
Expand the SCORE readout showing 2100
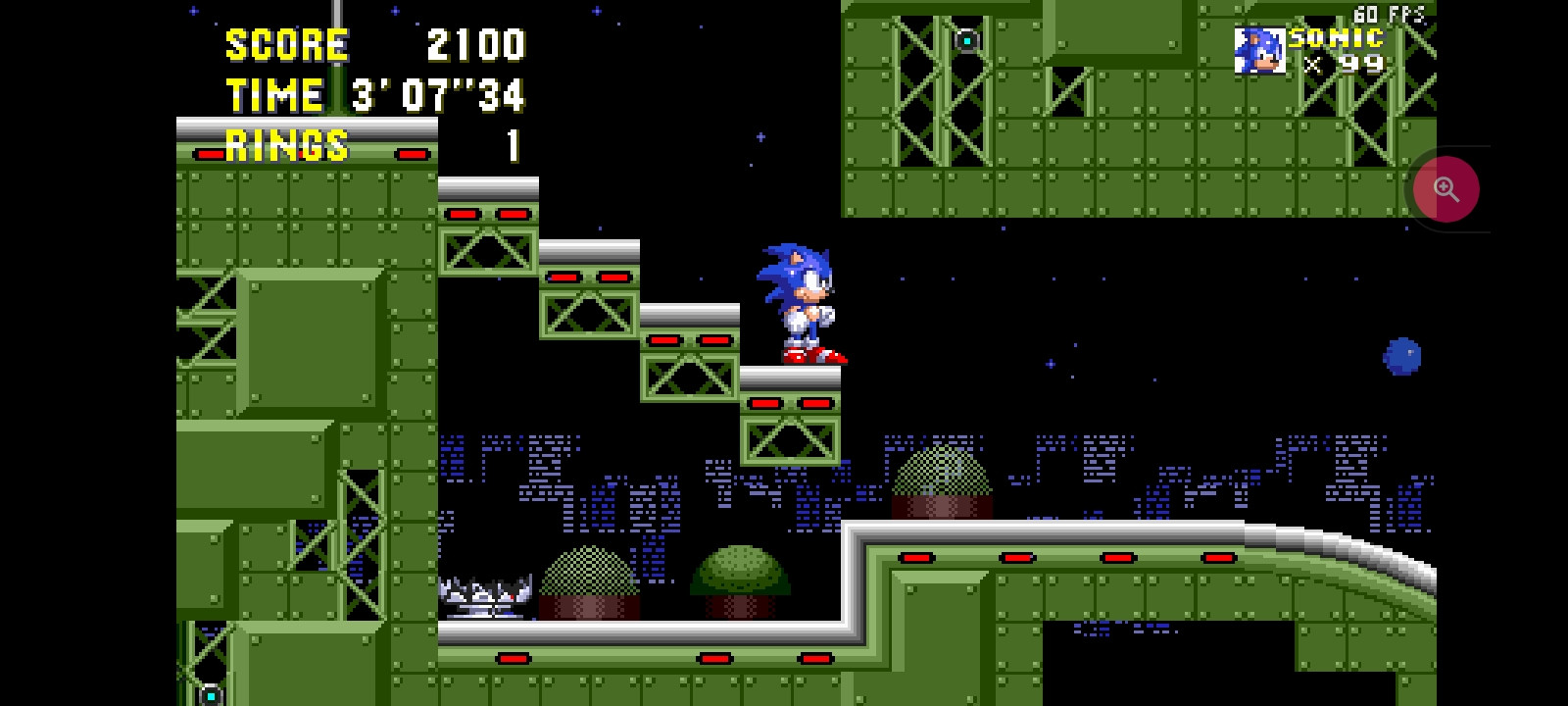coord(474,44)
